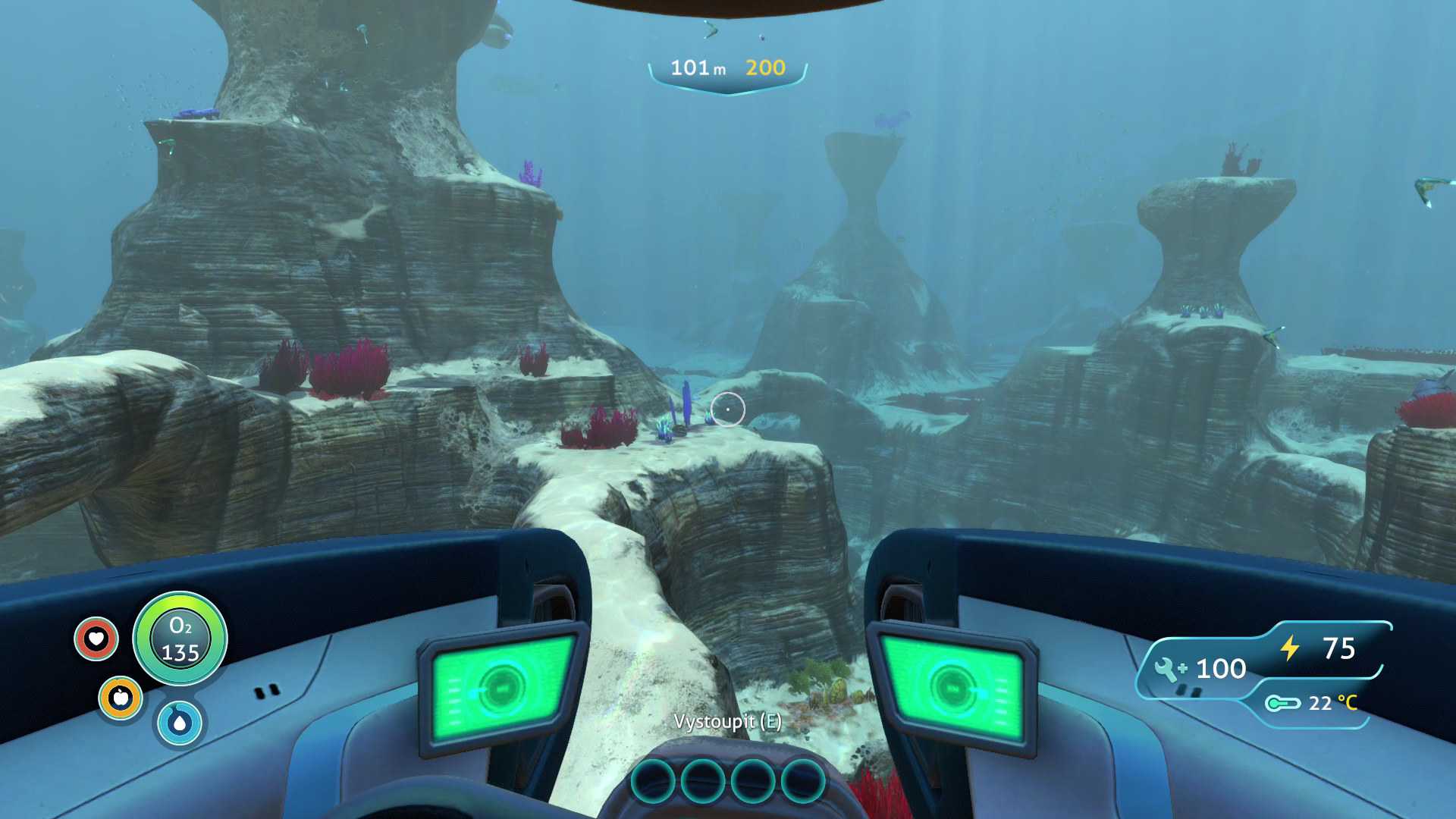Click the O2 oxygen gauge
Image resolution: width=1456 pixels, height=819 pixels.
(180, 639)
